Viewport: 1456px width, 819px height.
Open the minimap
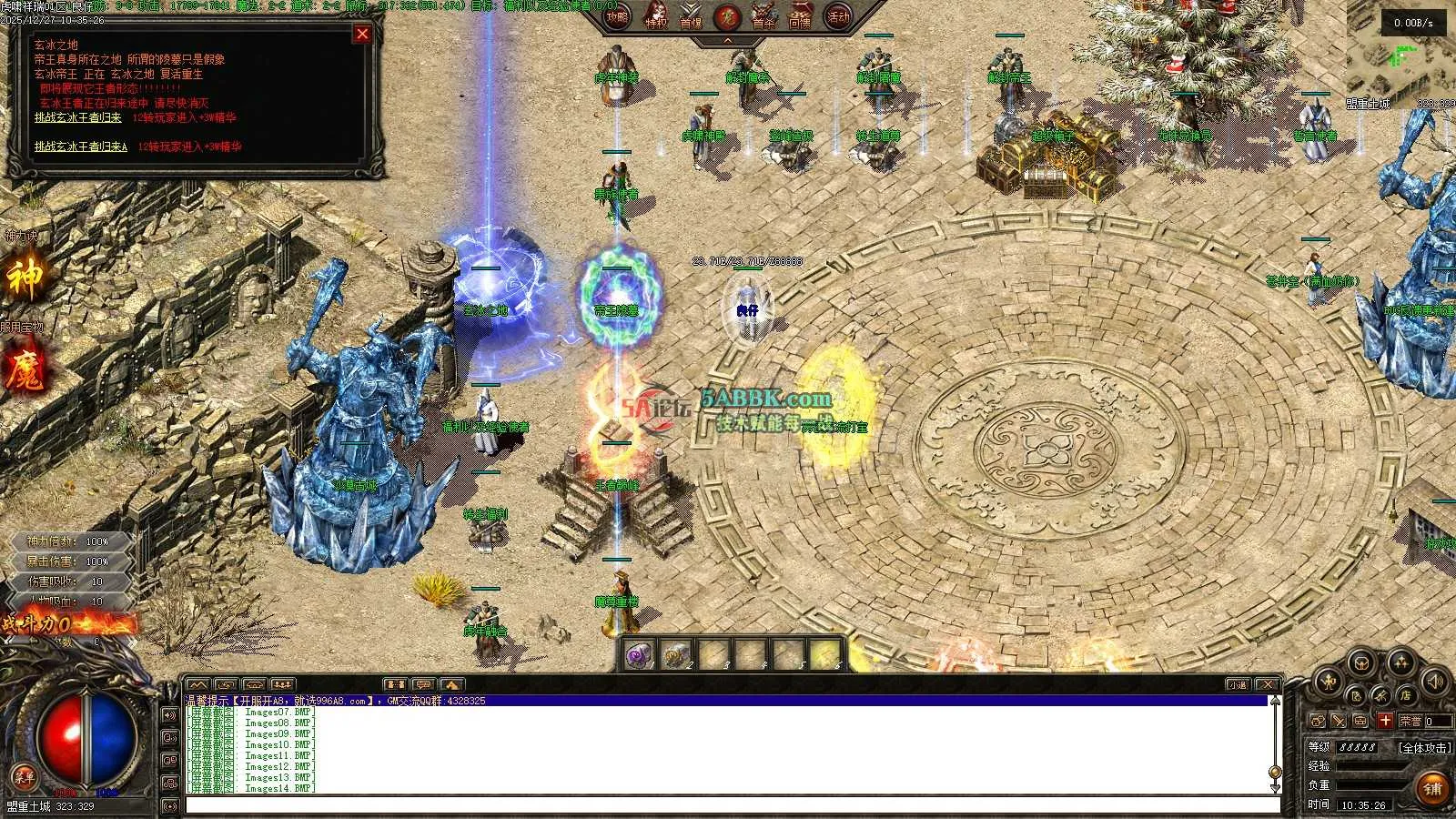click(x=1400, y=55)
